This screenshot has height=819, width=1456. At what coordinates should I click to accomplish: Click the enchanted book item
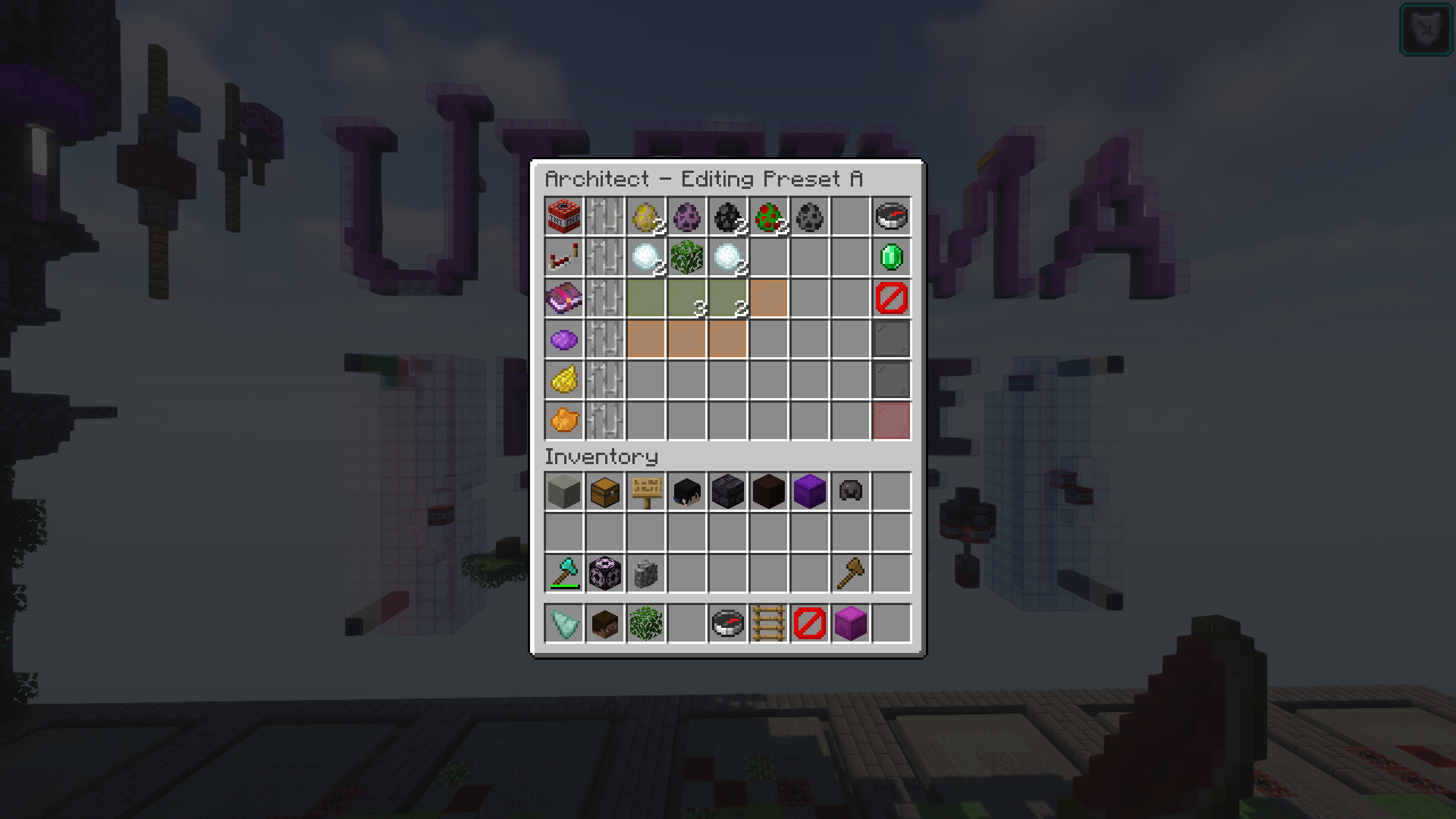(x=563, y=298)
